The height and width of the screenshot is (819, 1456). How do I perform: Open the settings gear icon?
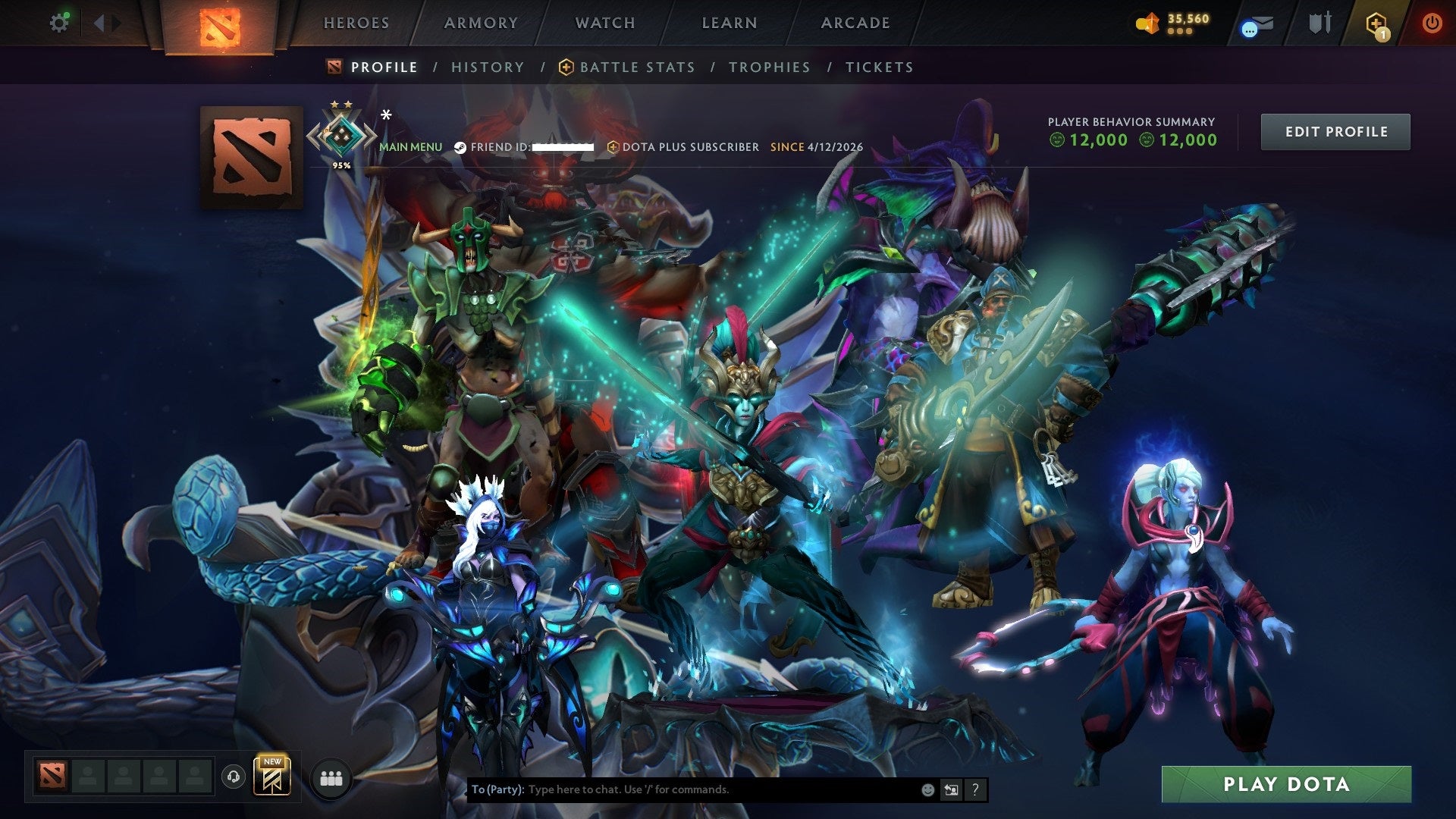[60, 23]
